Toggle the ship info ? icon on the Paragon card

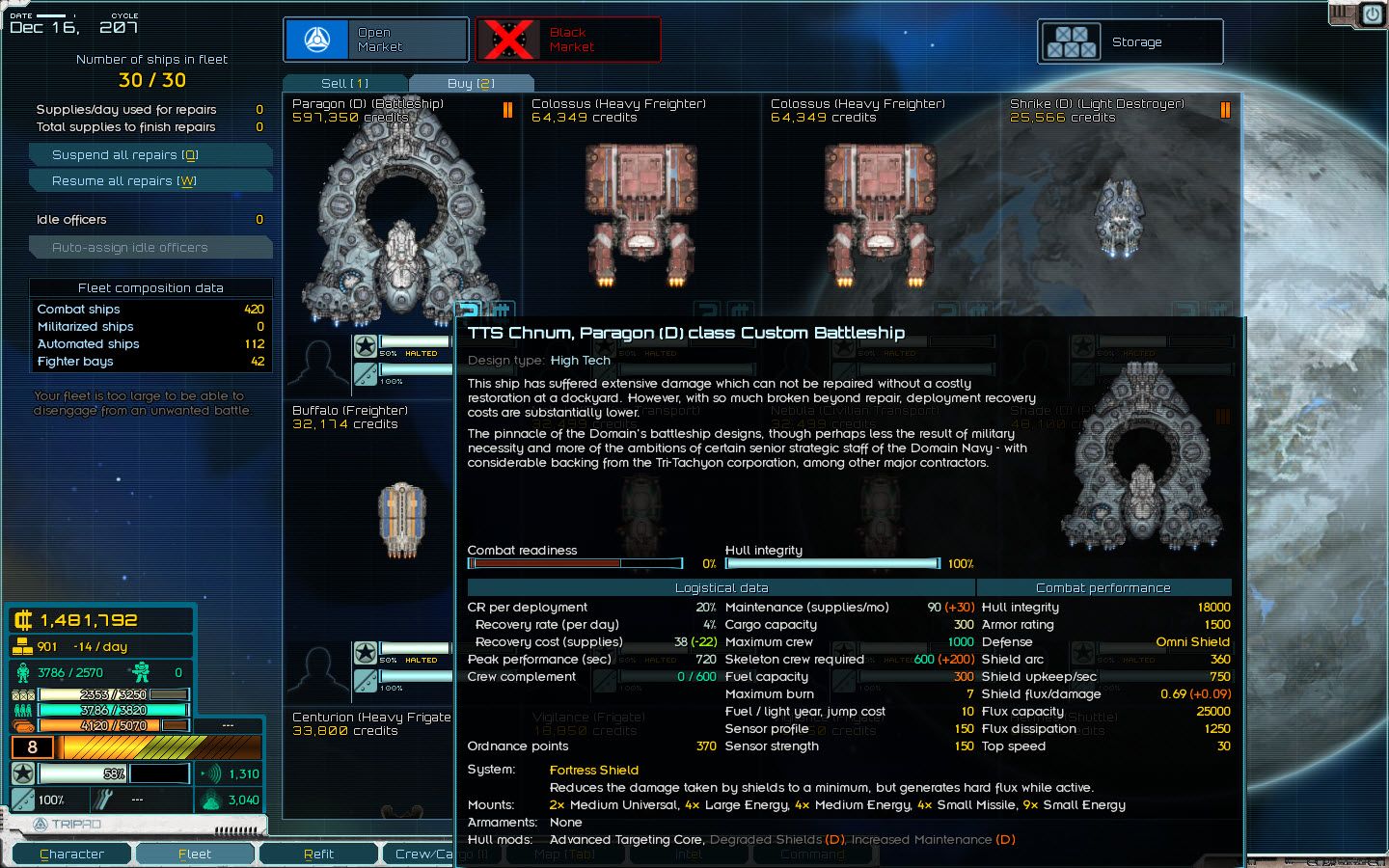coord(470,311)
